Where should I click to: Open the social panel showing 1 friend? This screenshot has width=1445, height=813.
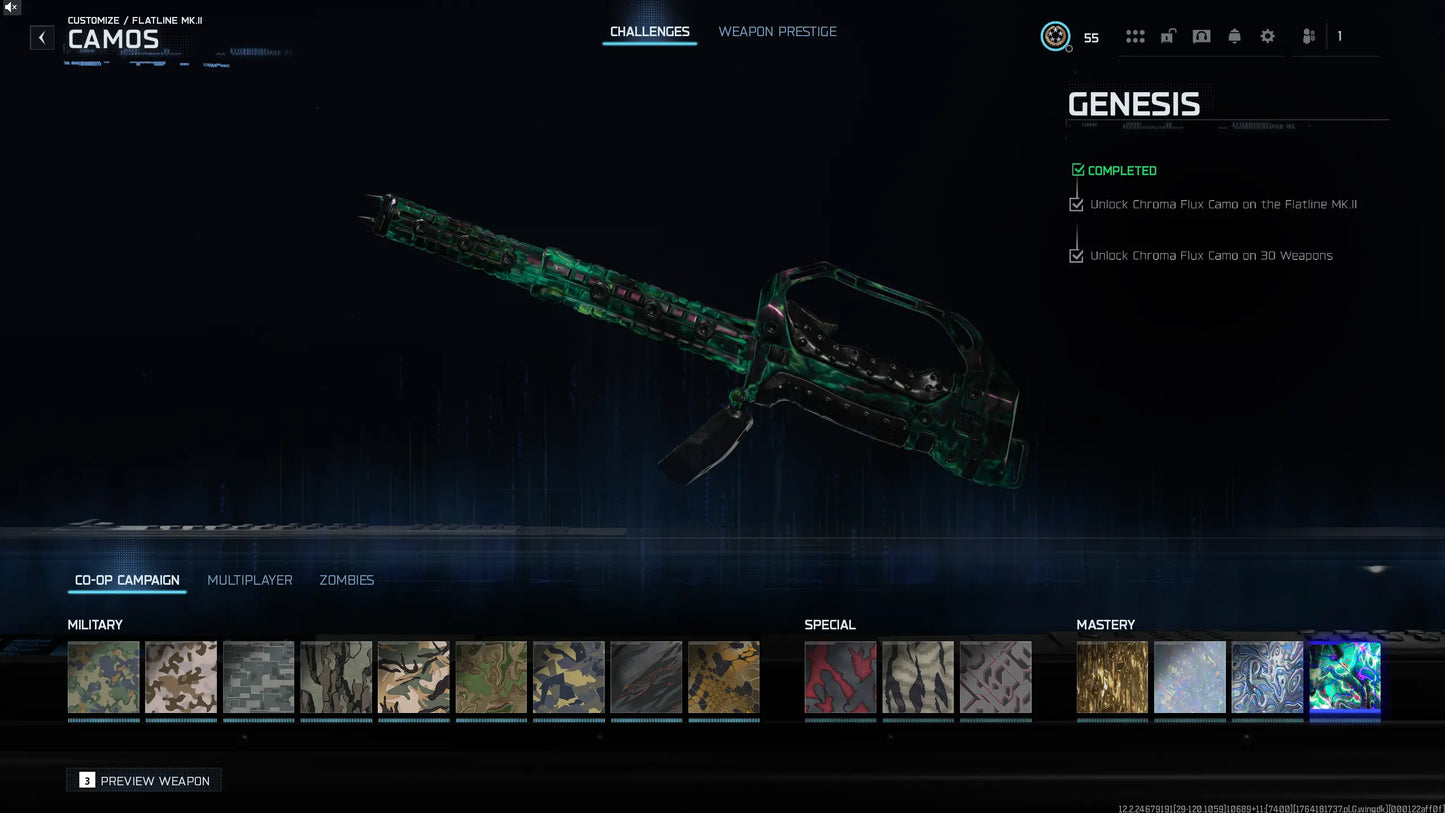[1308, 36]
